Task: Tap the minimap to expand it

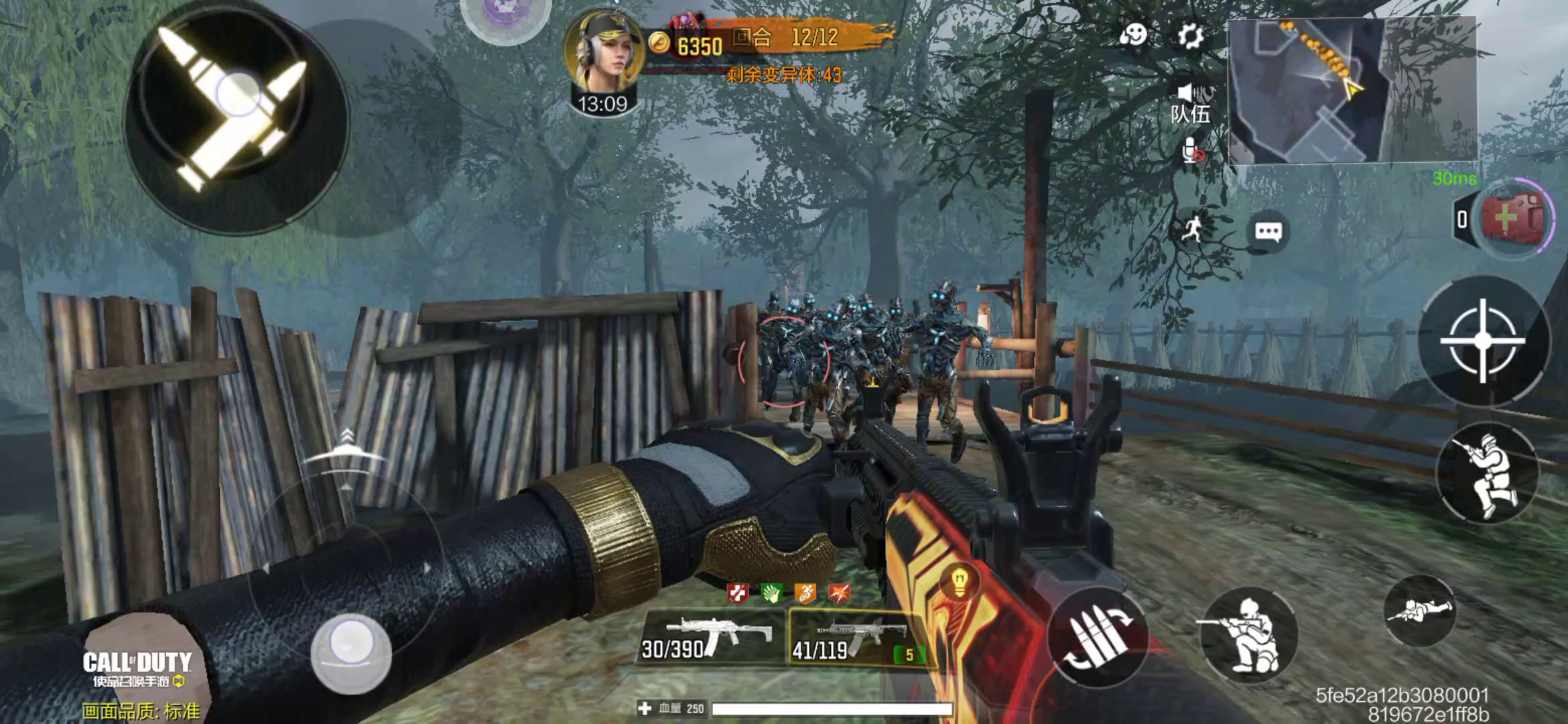Action: [1352, 90]
